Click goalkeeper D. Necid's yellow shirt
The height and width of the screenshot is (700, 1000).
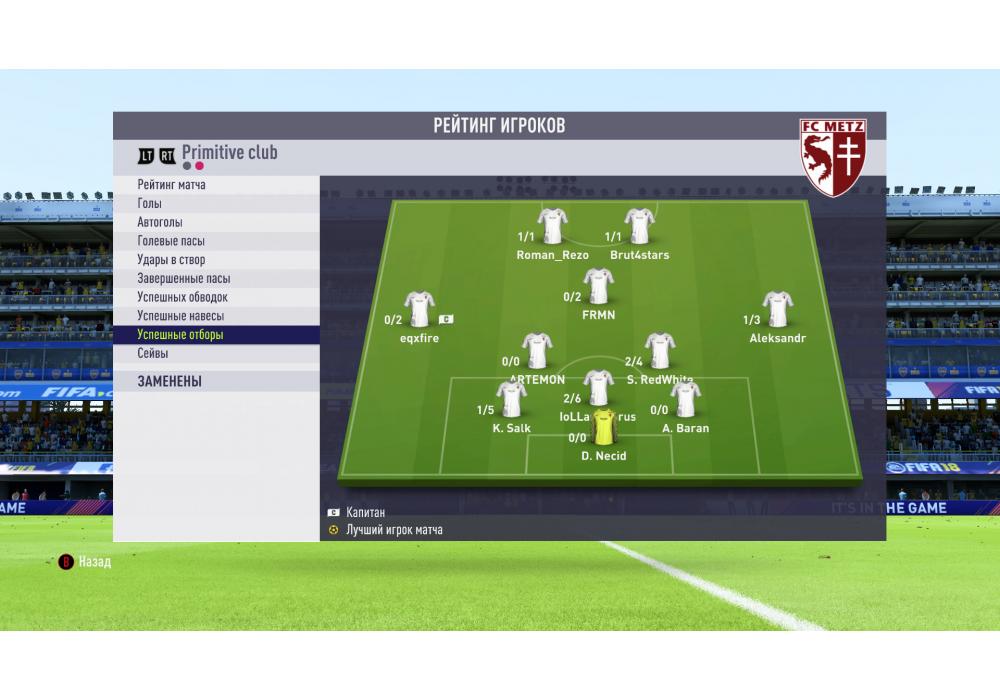[604, 427]
